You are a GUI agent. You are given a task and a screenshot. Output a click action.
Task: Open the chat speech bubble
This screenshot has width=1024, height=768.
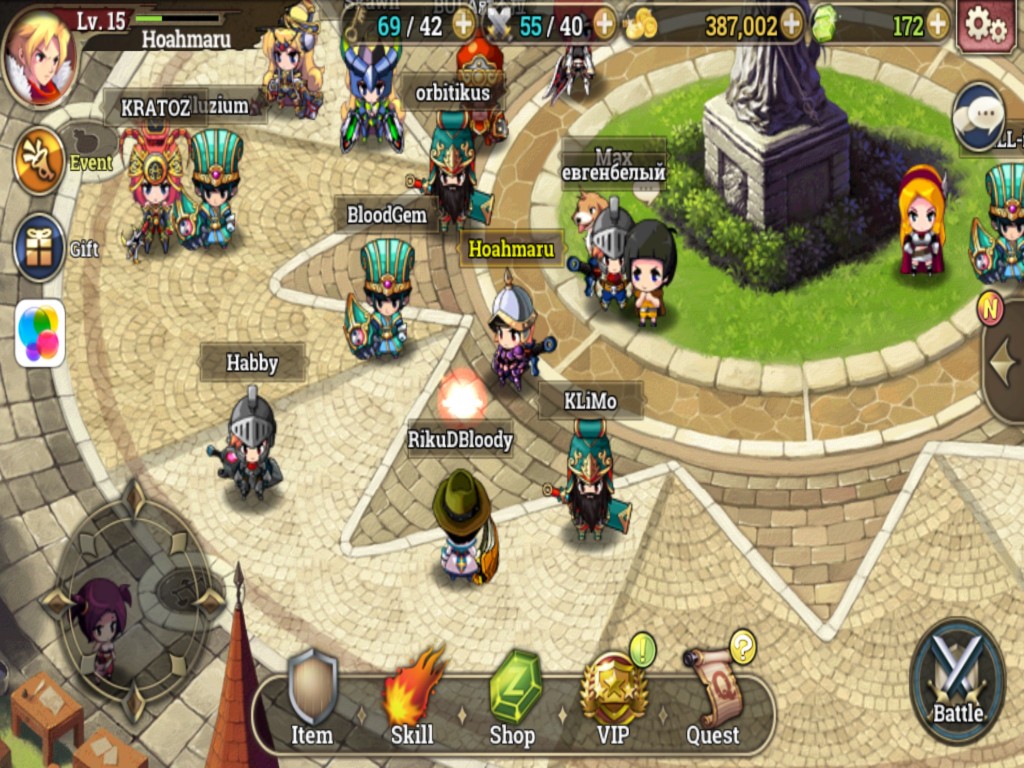pyautogui.click(x=978, y=115)
